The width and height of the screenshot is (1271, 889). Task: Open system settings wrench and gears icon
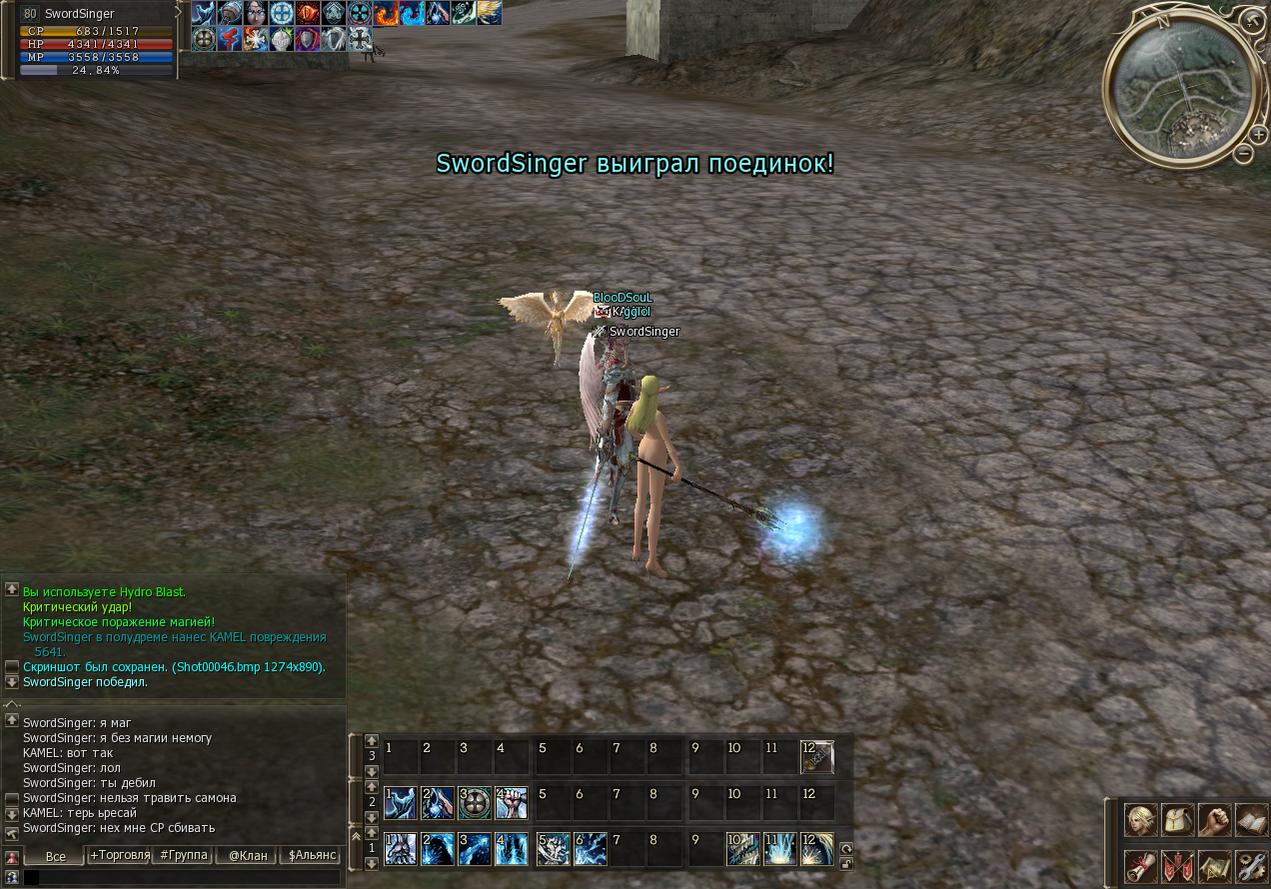[x=1251, y=864]
